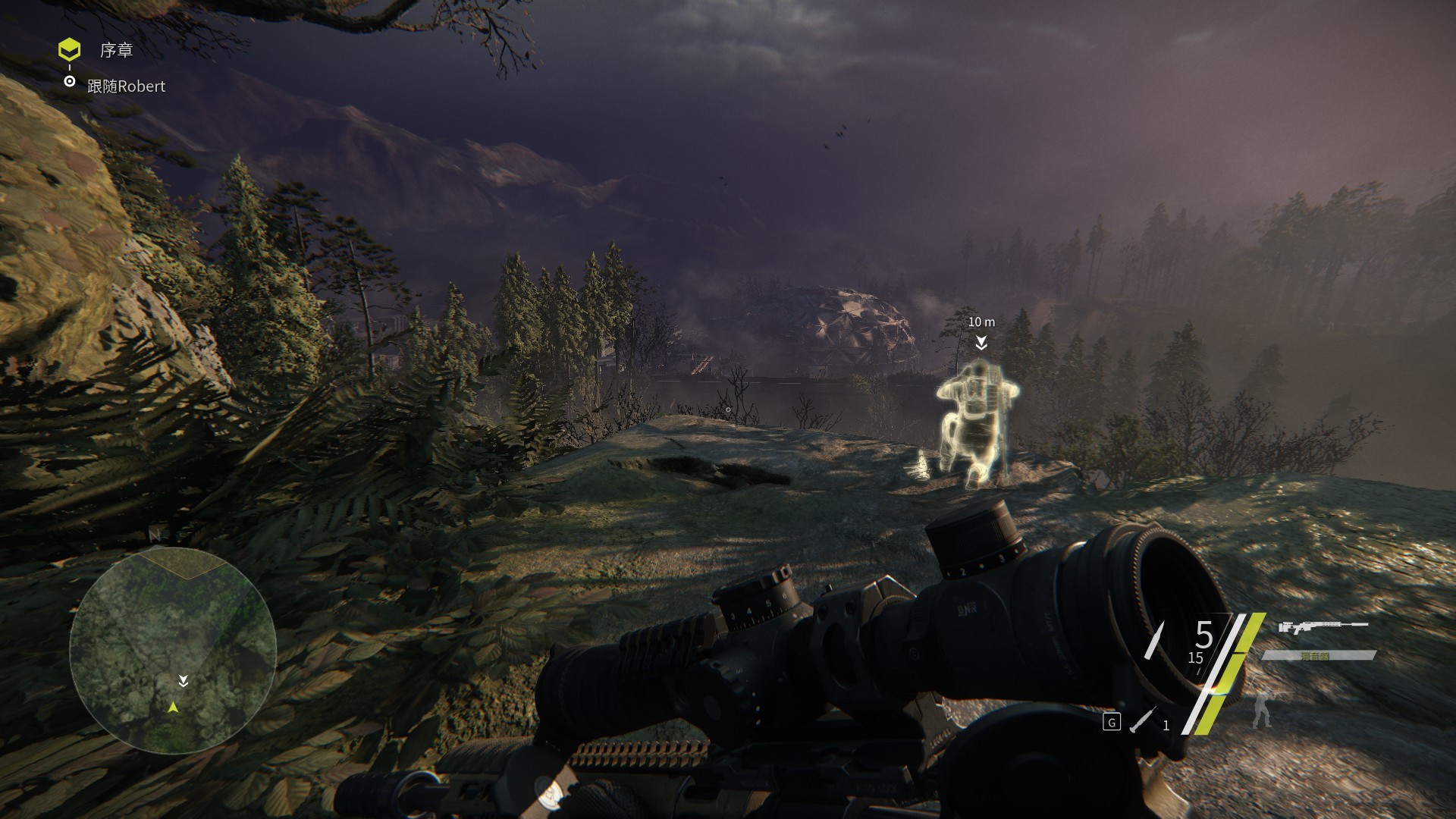1456x819 pixels.
Task: Click the player stance silhouette indicator
Action: pyautogui.click(x=1262, y=709)
